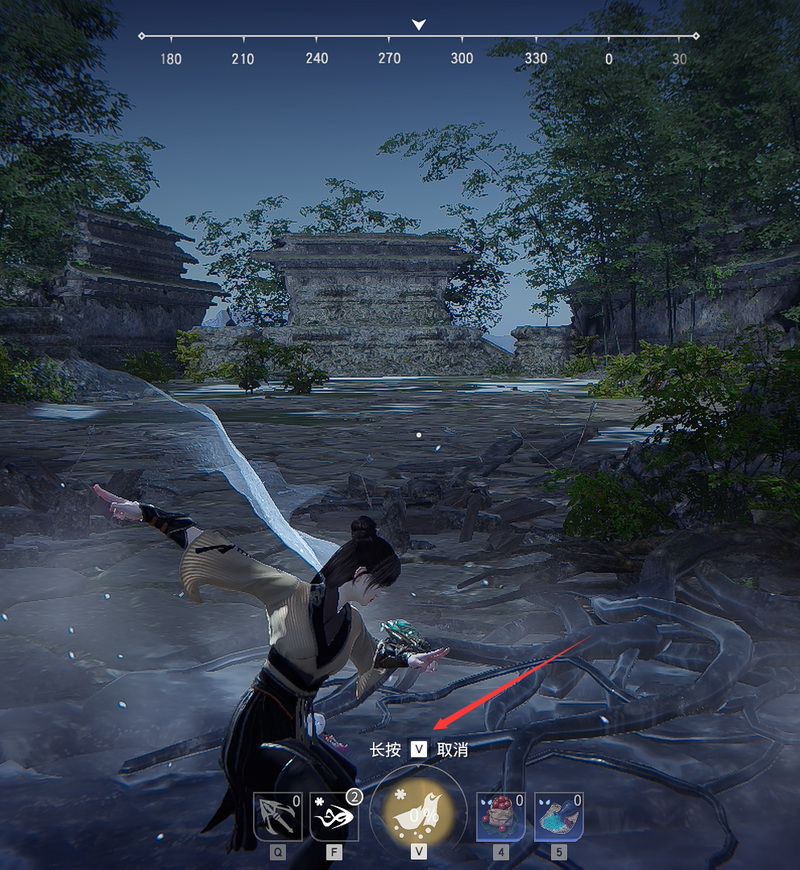Use the blue powder pouch item

[559, 816]
